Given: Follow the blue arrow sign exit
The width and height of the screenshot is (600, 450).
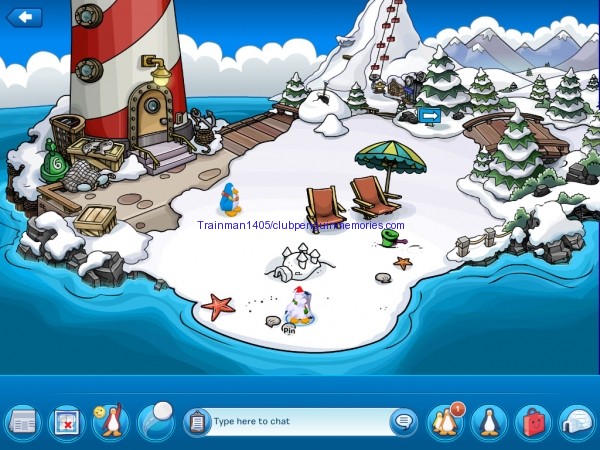Looking at the screenshot, I should [430, 116].
